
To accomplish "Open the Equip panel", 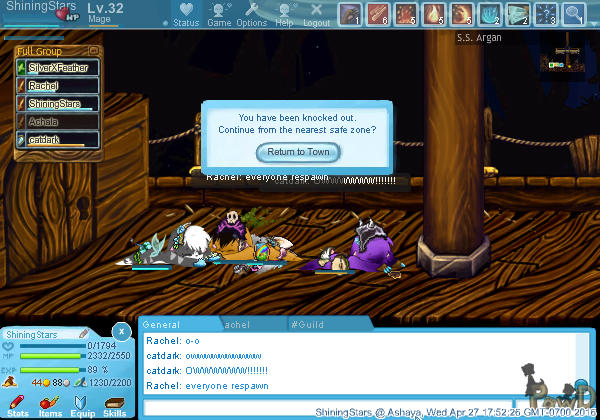I will 82,405.
